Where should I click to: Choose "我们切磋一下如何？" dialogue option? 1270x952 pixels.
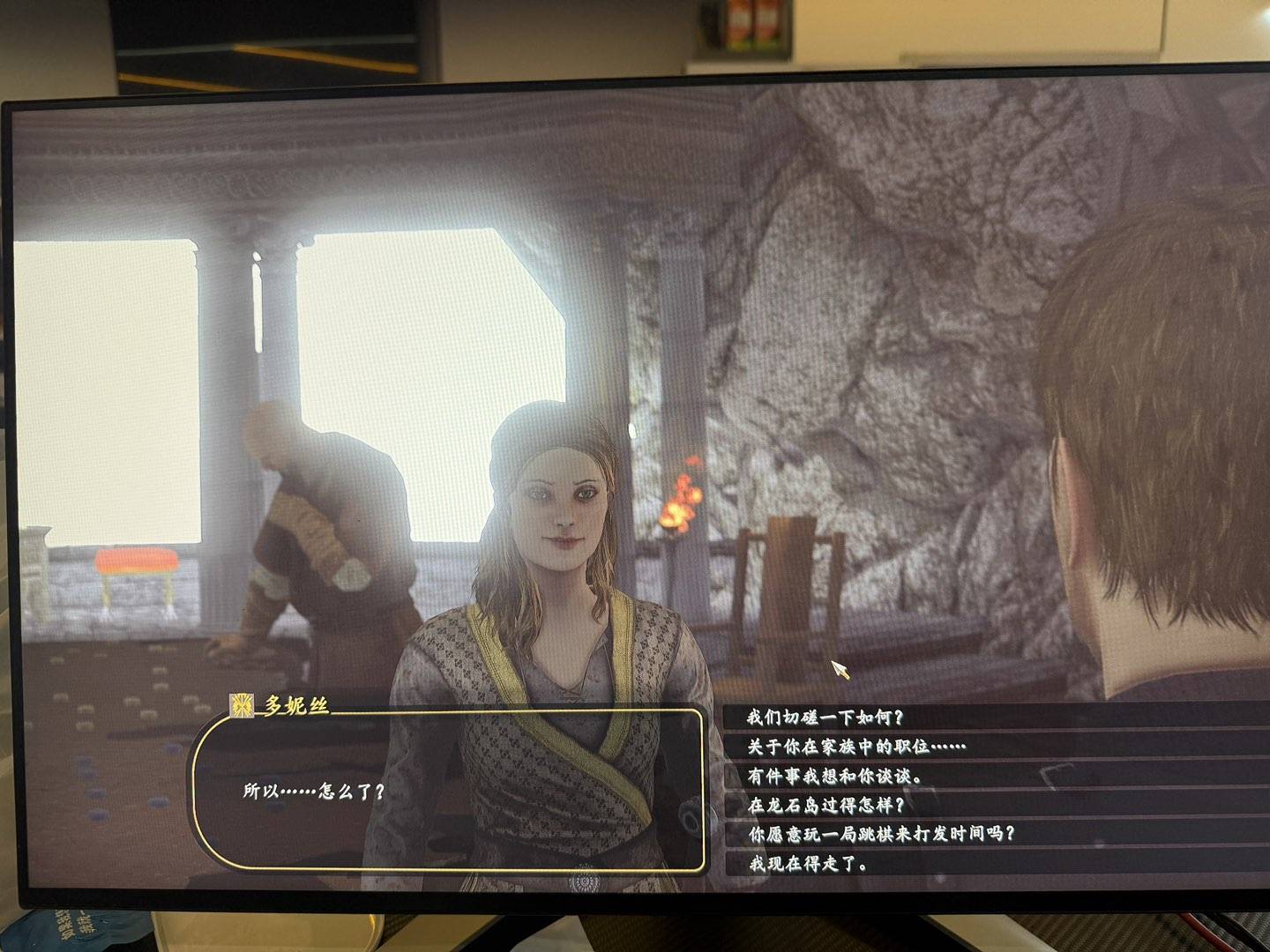point(826,718)
